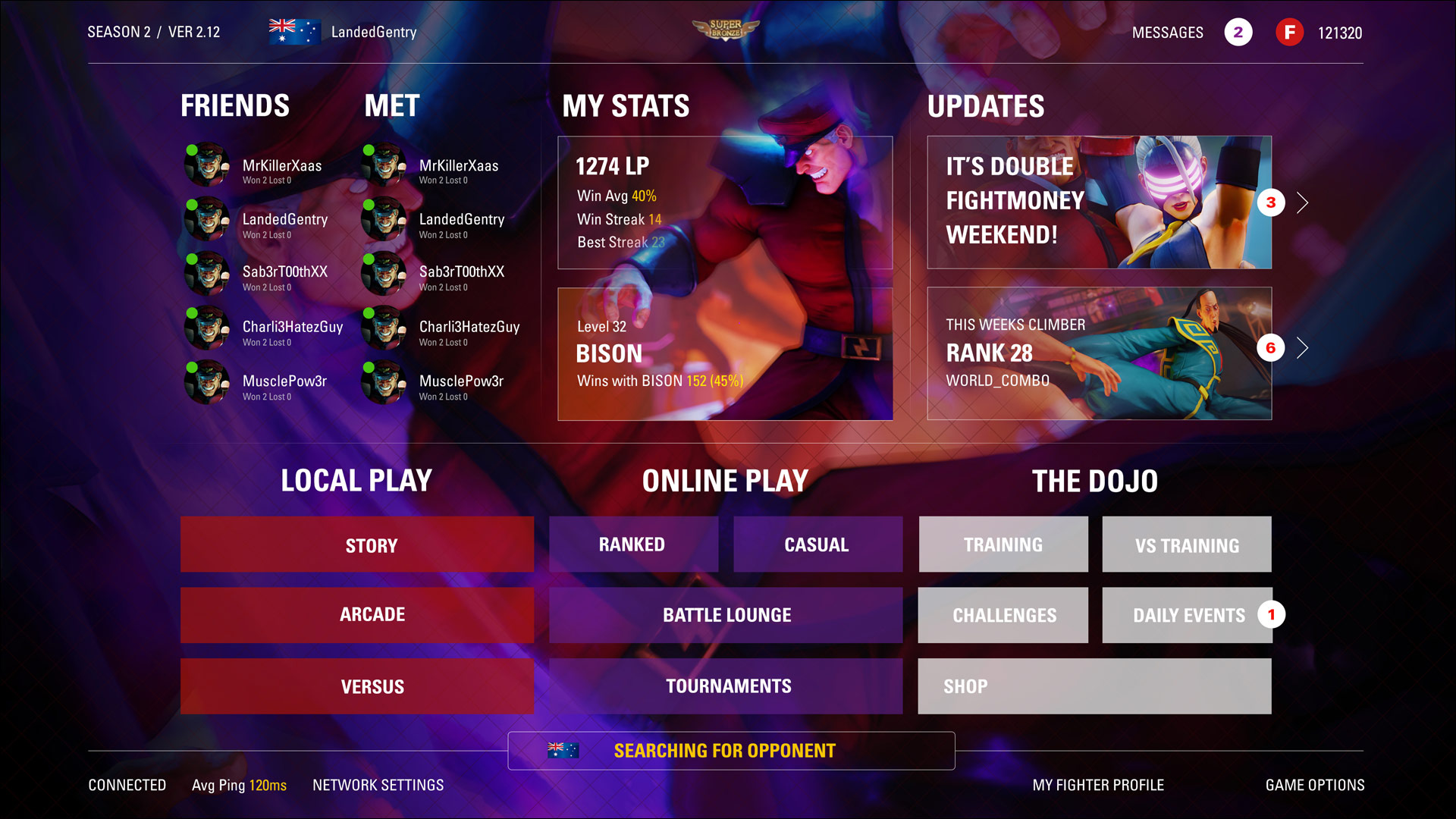Click the Fight Money F icon
The image size is (1456, 819).
point(1289,32)
